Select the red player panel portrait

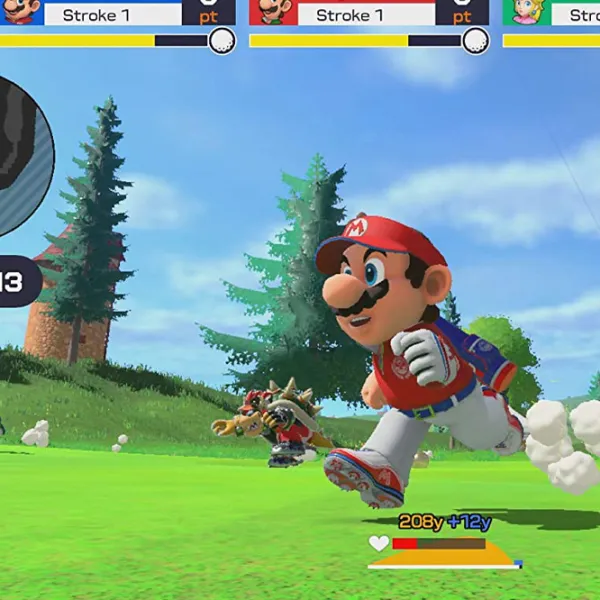(x=272, y=11)
